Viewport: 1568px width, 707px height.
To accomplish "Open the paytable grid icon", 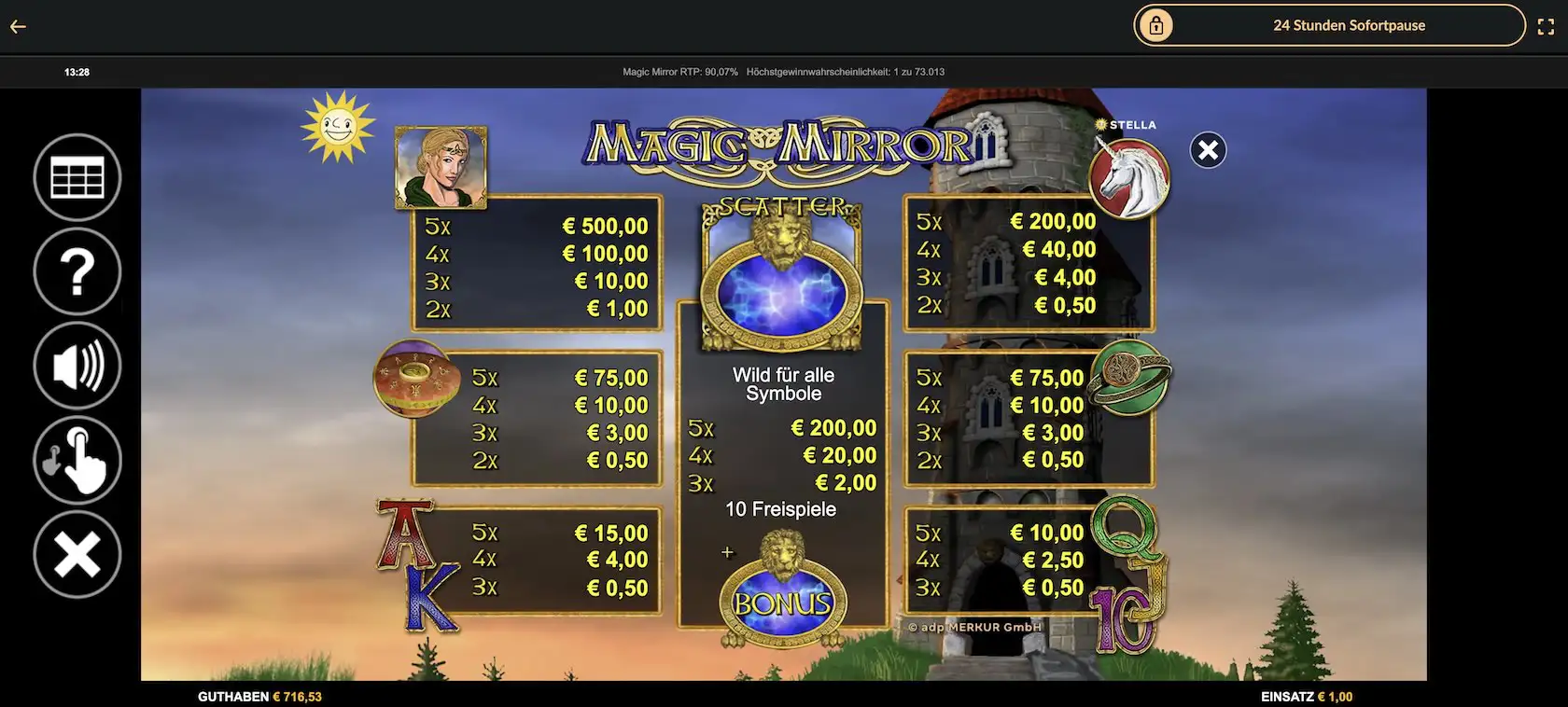I will pyautogui.click(x=77, y=177).
